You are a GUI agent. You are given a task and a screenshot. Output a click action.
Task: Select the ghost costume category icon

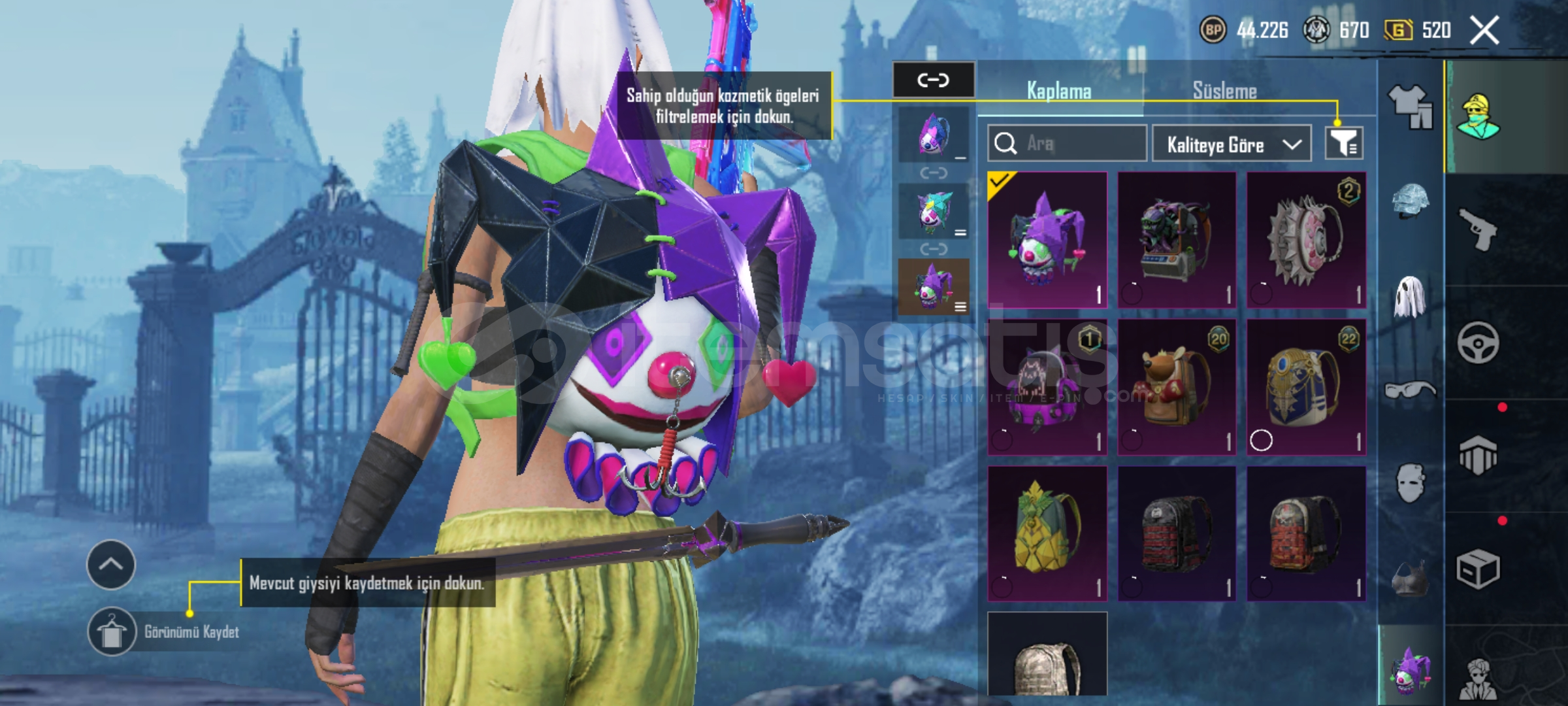pyautogui.click(x=1410, y=296)
